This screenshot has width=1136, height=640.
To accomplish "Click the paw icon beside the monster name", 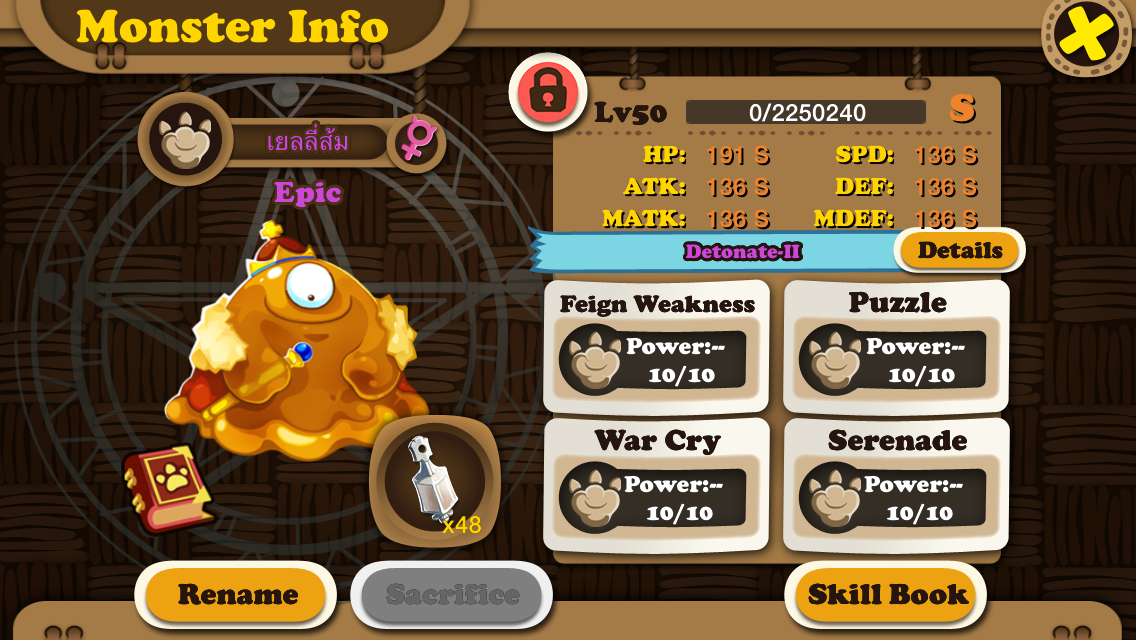I will [x=185, y=140].
